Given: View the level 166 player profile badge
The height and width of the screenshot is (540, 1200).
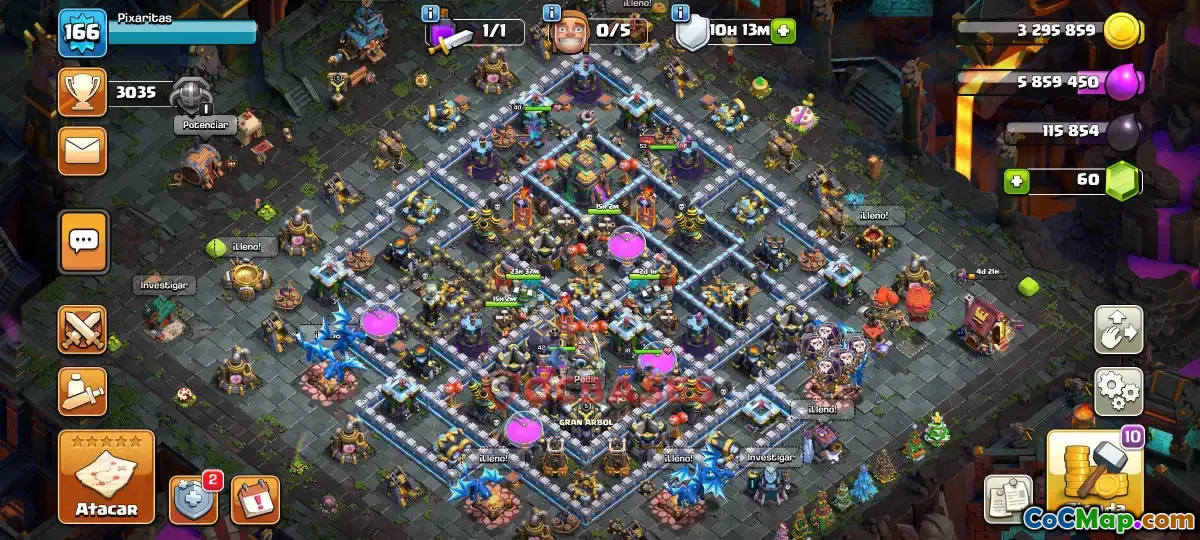Looking at the screenshot, I should (82, 34).
